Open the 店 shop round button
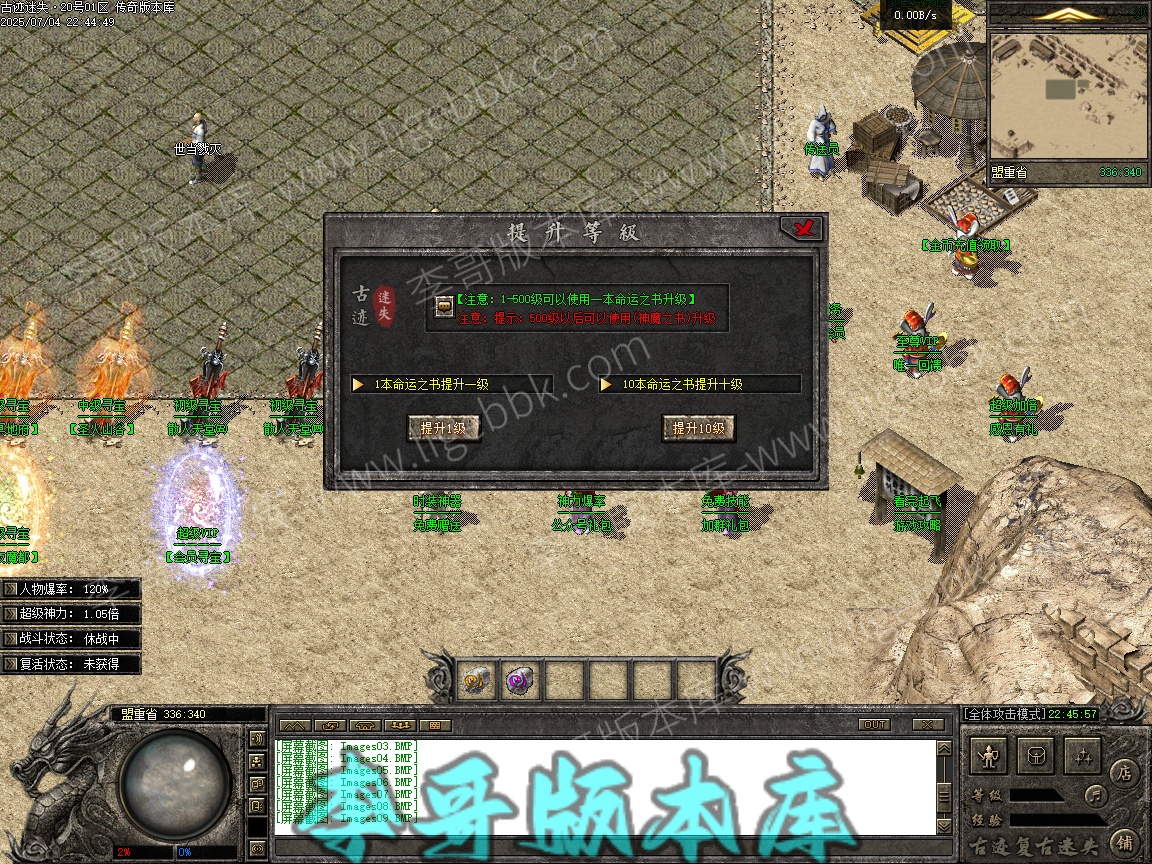 tap(1124, 772)
